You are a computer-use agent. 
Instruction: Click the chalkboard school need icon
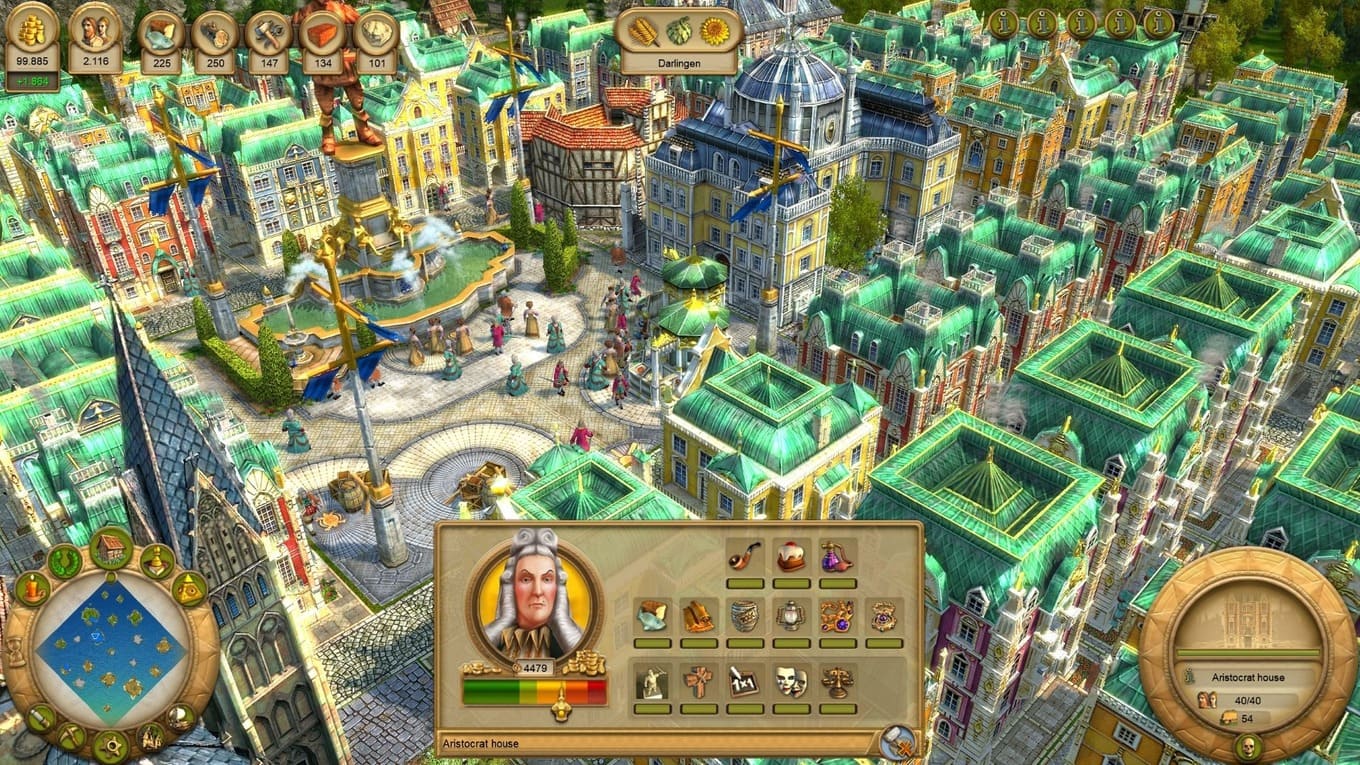(x=744, y=682)
